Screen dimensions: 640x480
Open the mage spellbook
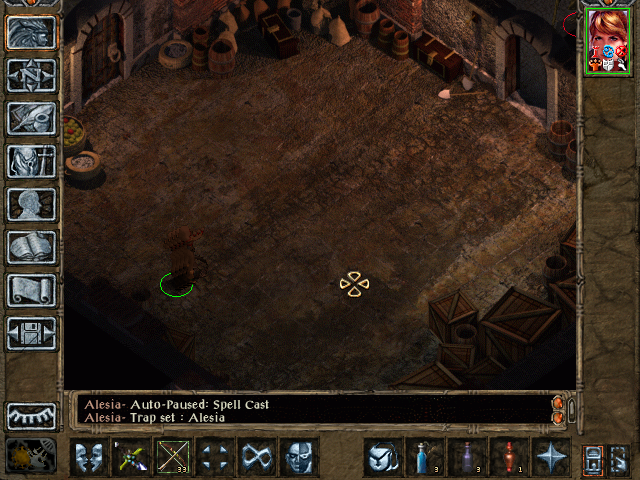pos(31,247)
